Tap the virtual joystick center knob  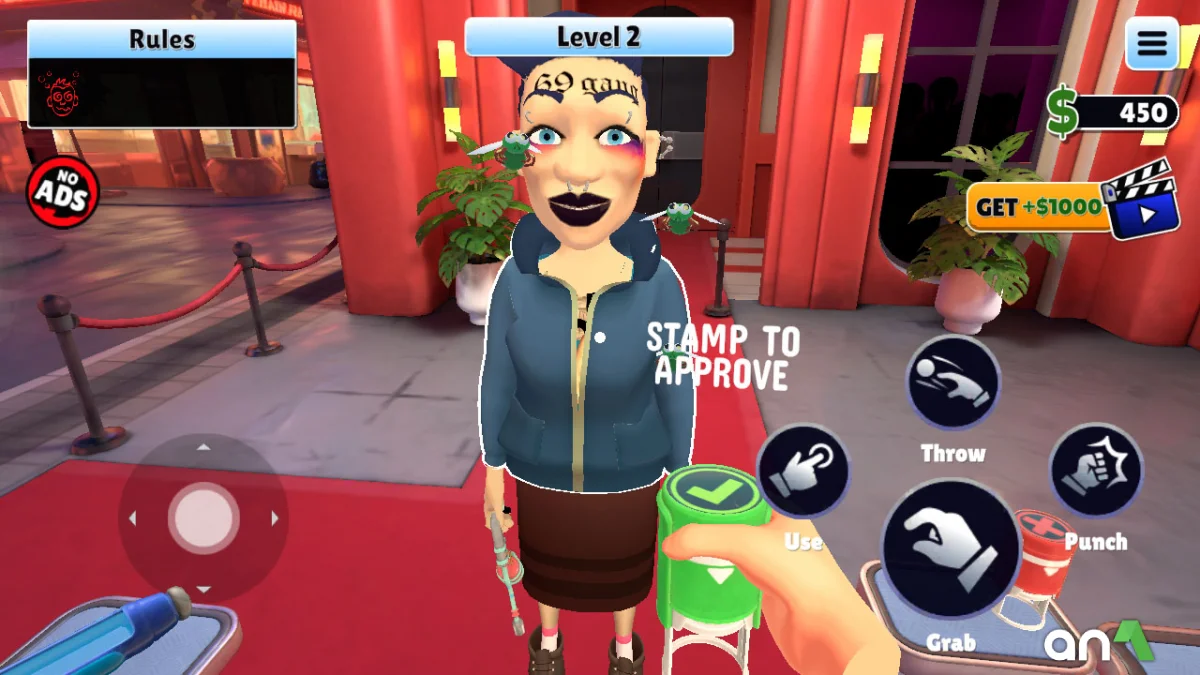coord(203,518)
